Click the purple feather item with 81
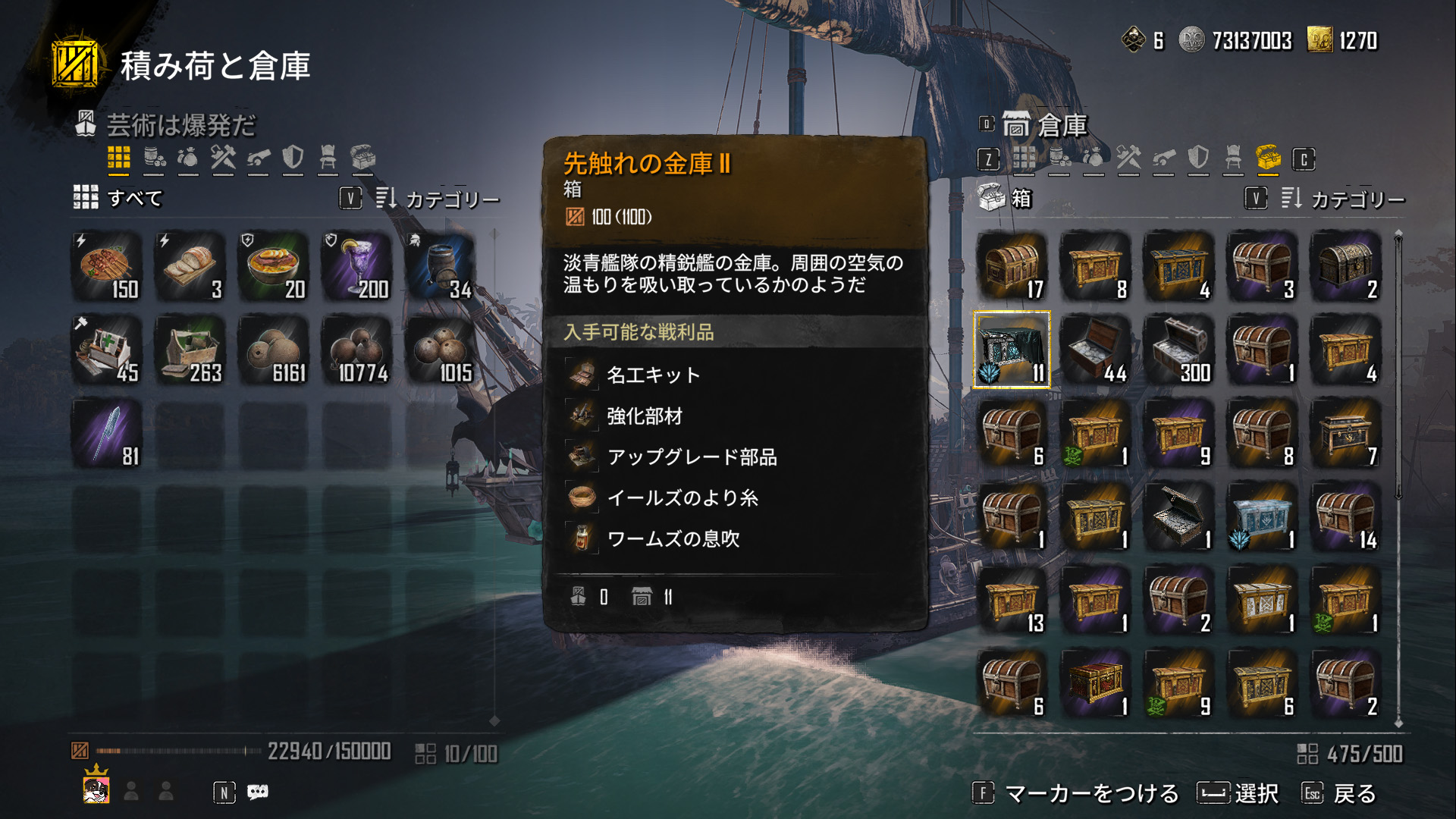1456x819 pixels. [x=107, y=434]
